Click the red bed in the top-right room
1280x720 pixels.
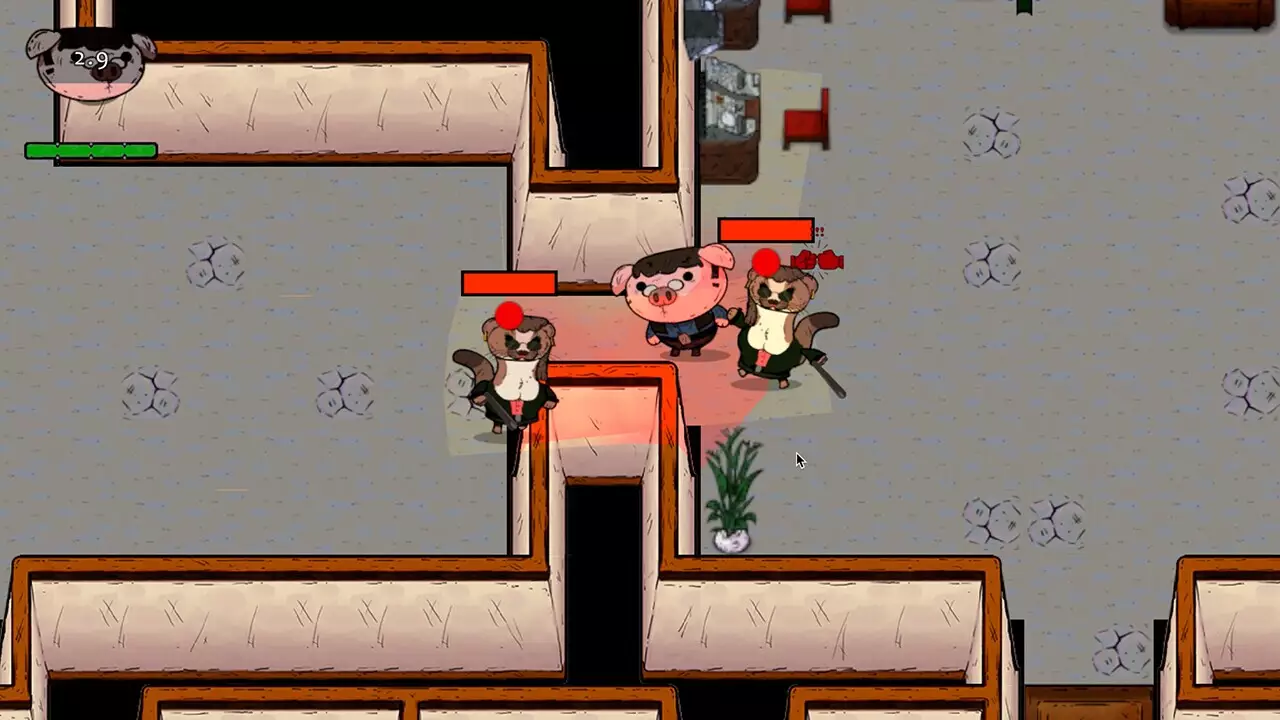805,115
